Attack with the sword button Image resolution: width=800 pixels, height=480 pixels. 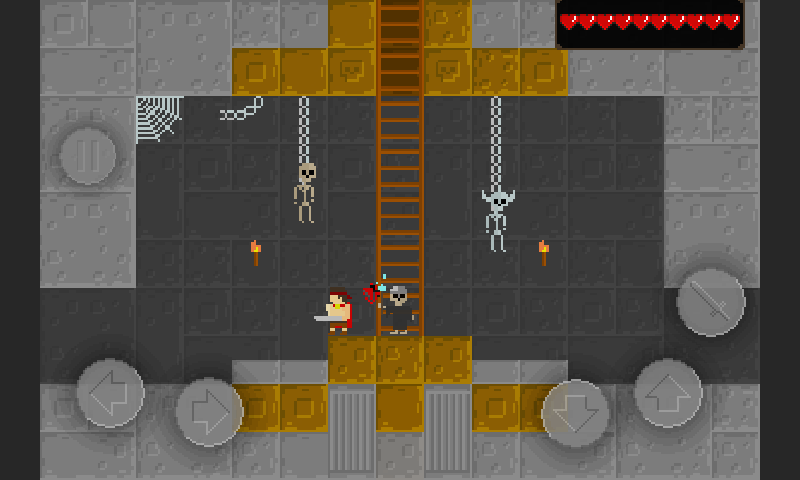click(x=711, y=302)
